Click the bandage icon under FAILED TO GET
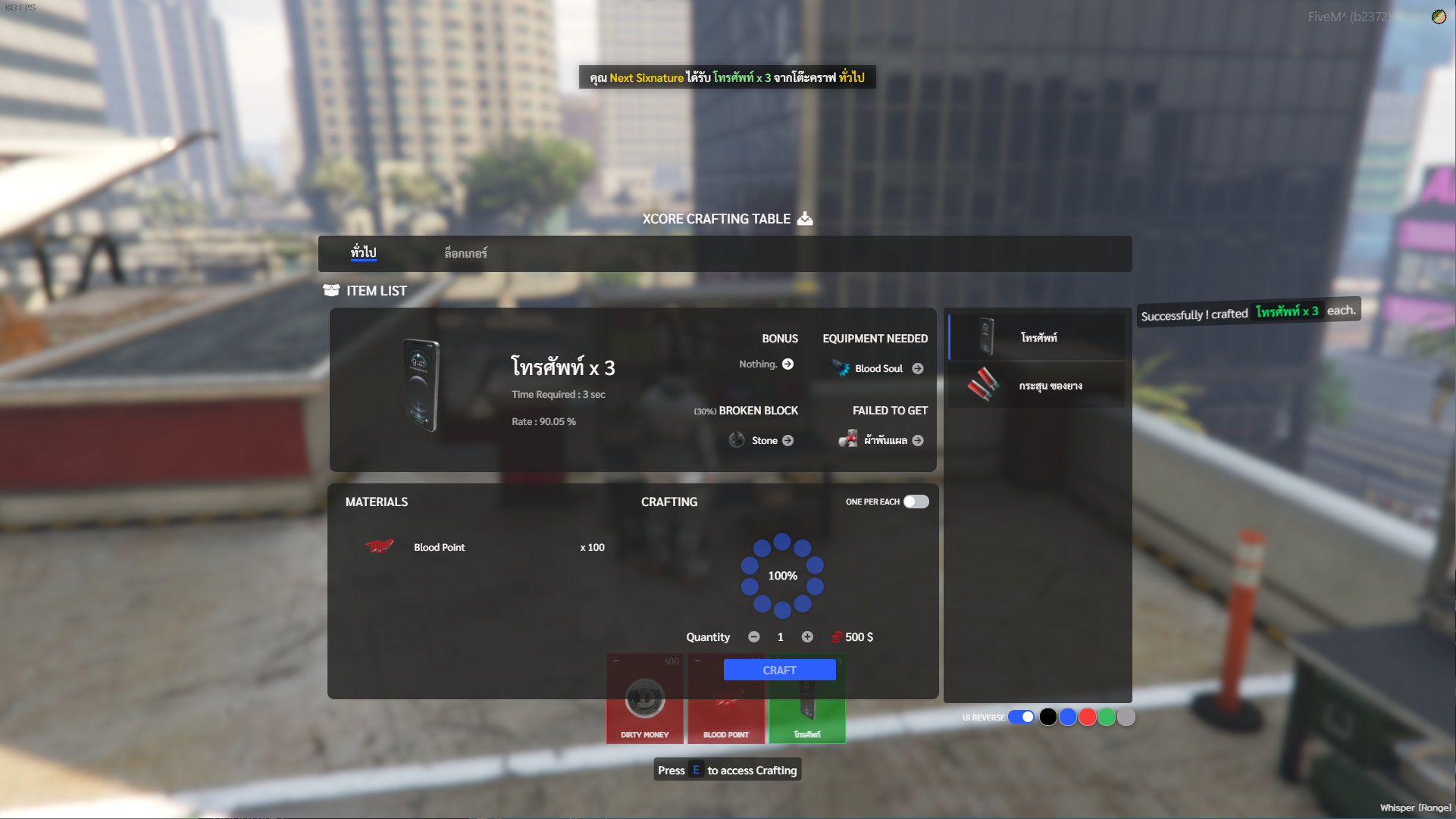1456x819 pixels. [x=847, y=439]
